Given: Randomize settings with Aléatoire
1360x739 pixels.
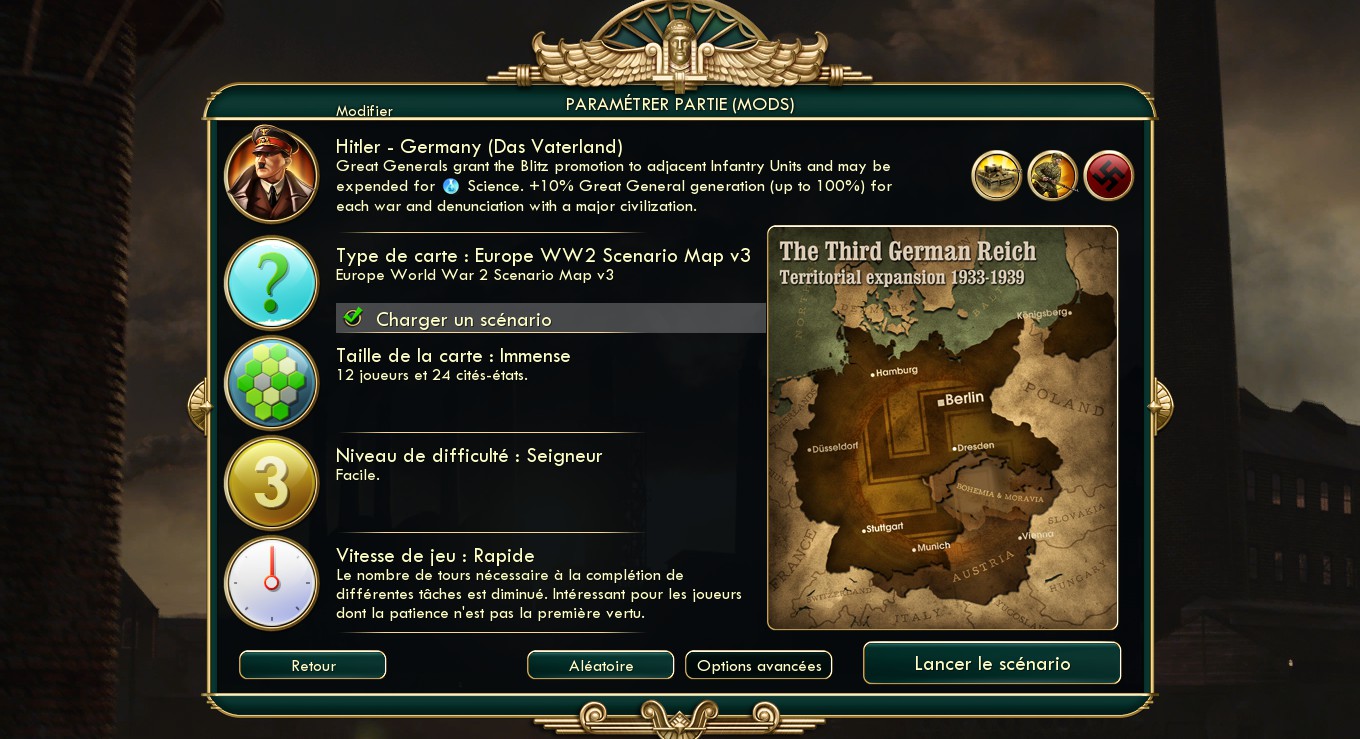Looking at the screenshot, I should point(600,665).
